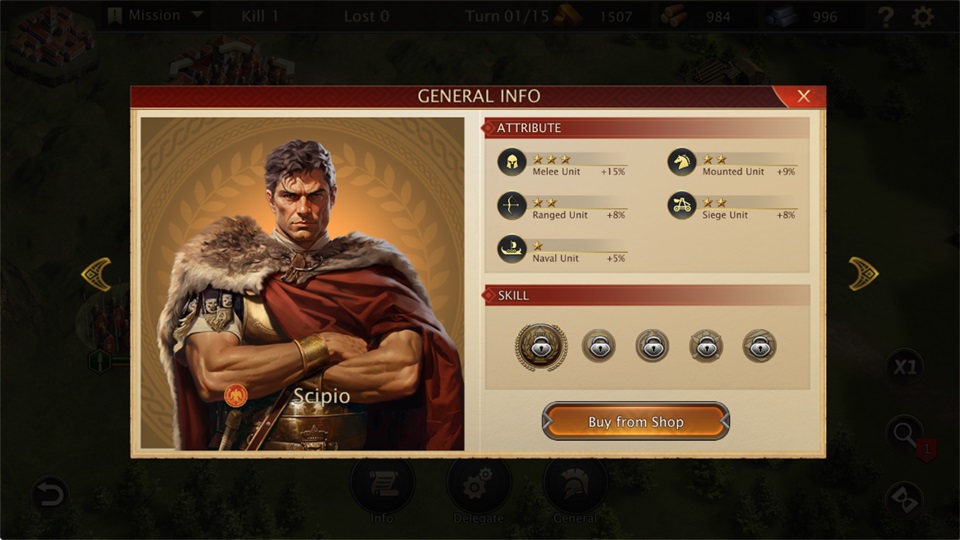The image size is (960, 540).
Task: Toggle the X1 game speed button
Action: [x=904, y=367]
